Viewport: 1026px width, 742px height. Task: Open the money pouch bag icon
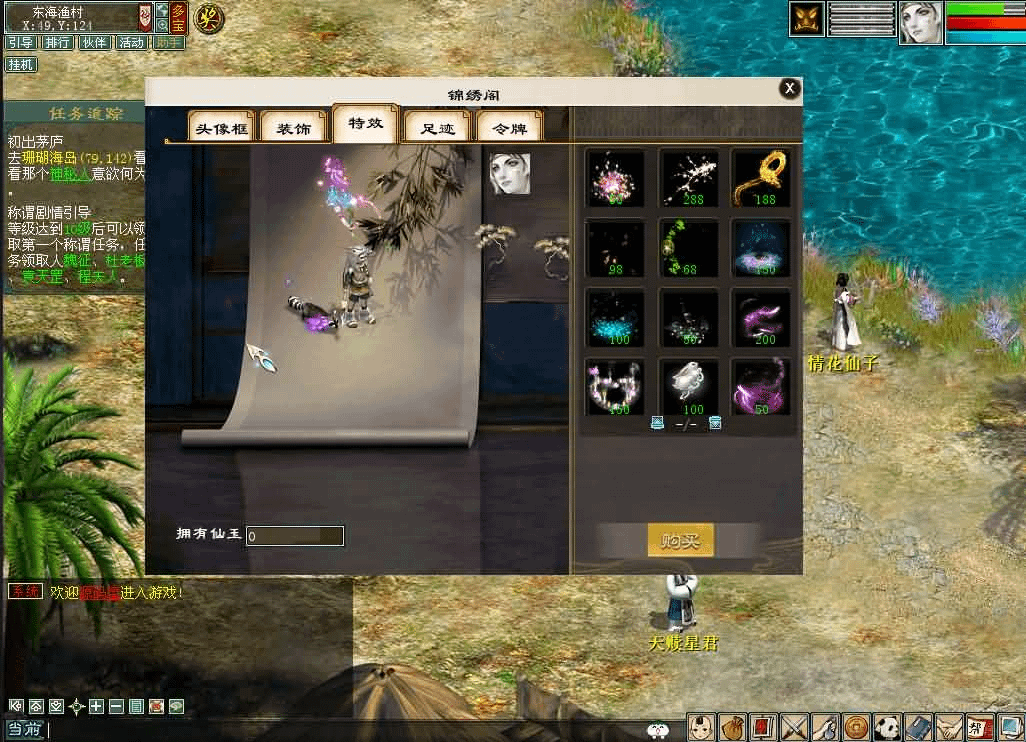coord(733,727)
